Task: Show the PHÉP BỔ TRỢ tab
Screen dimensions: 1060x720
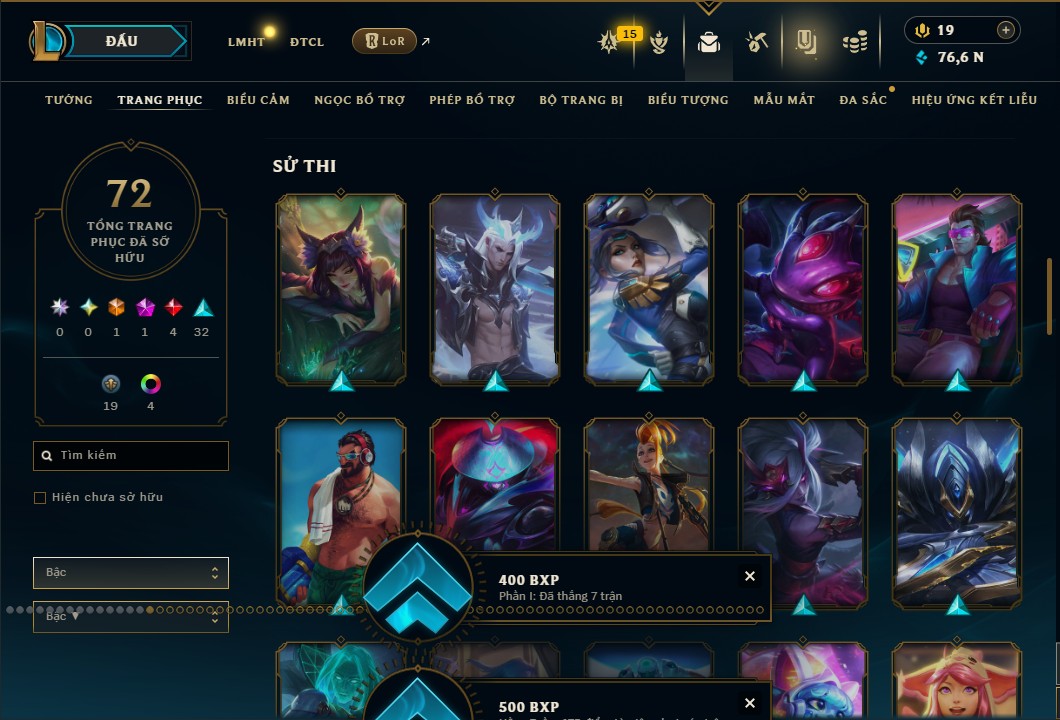Action: [x=472, y=100]
